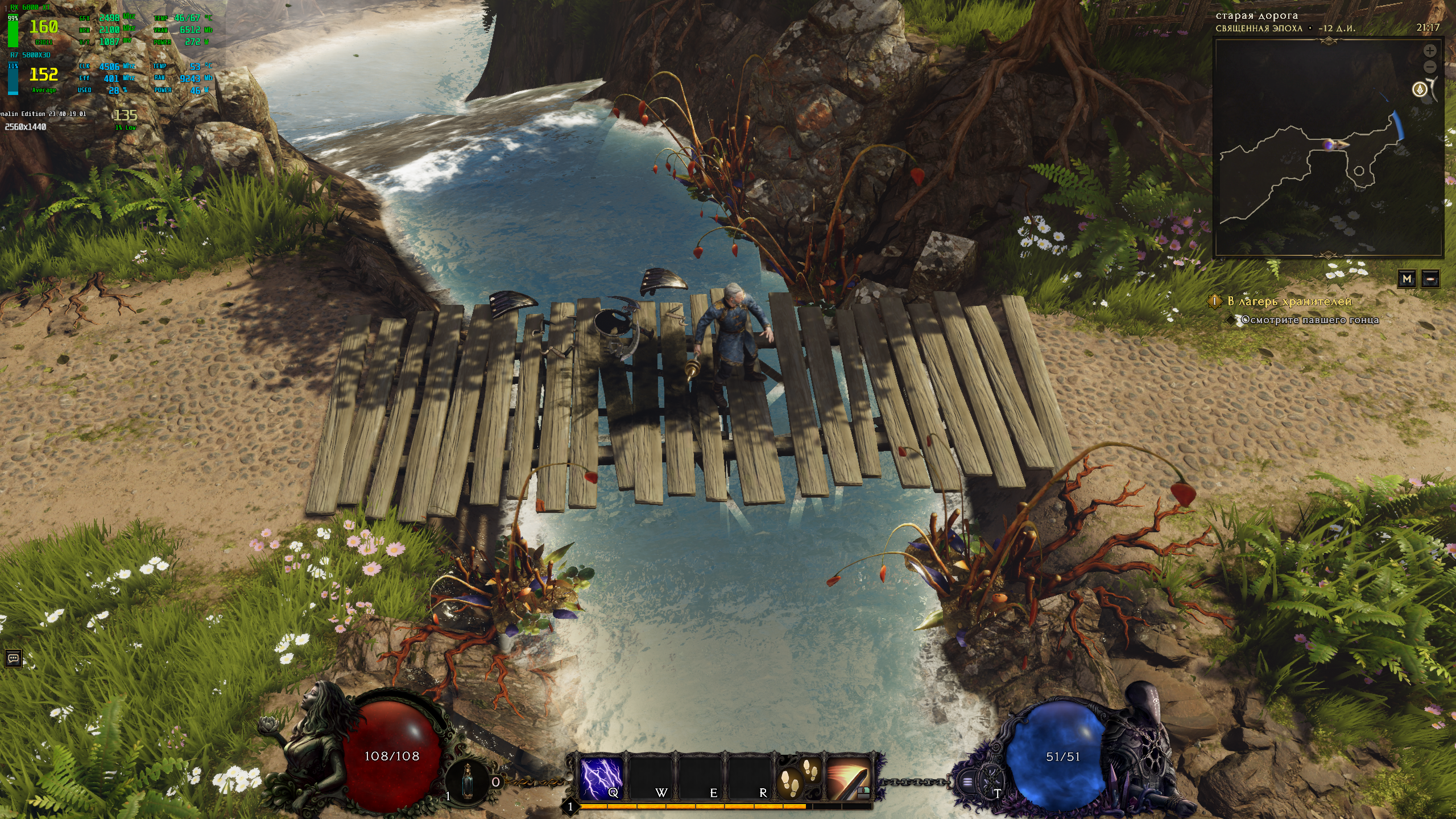Click the crossed-chains T button
This screenshot has width=1456, height=819.
click(x=991, y=780)
